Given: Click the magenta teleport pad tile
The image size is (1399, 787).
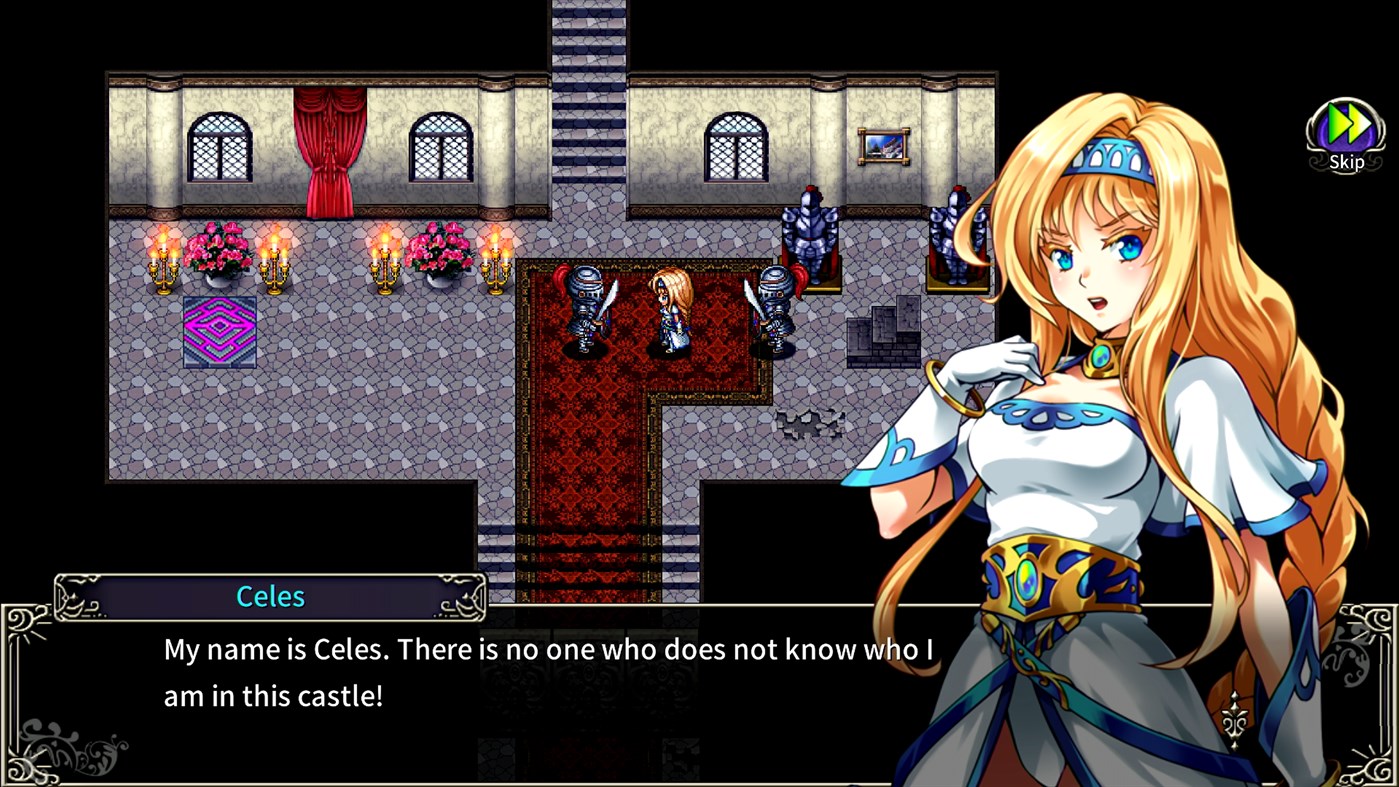Looking at the screenshot, I should pyautogui.click(x=218, y=330).
